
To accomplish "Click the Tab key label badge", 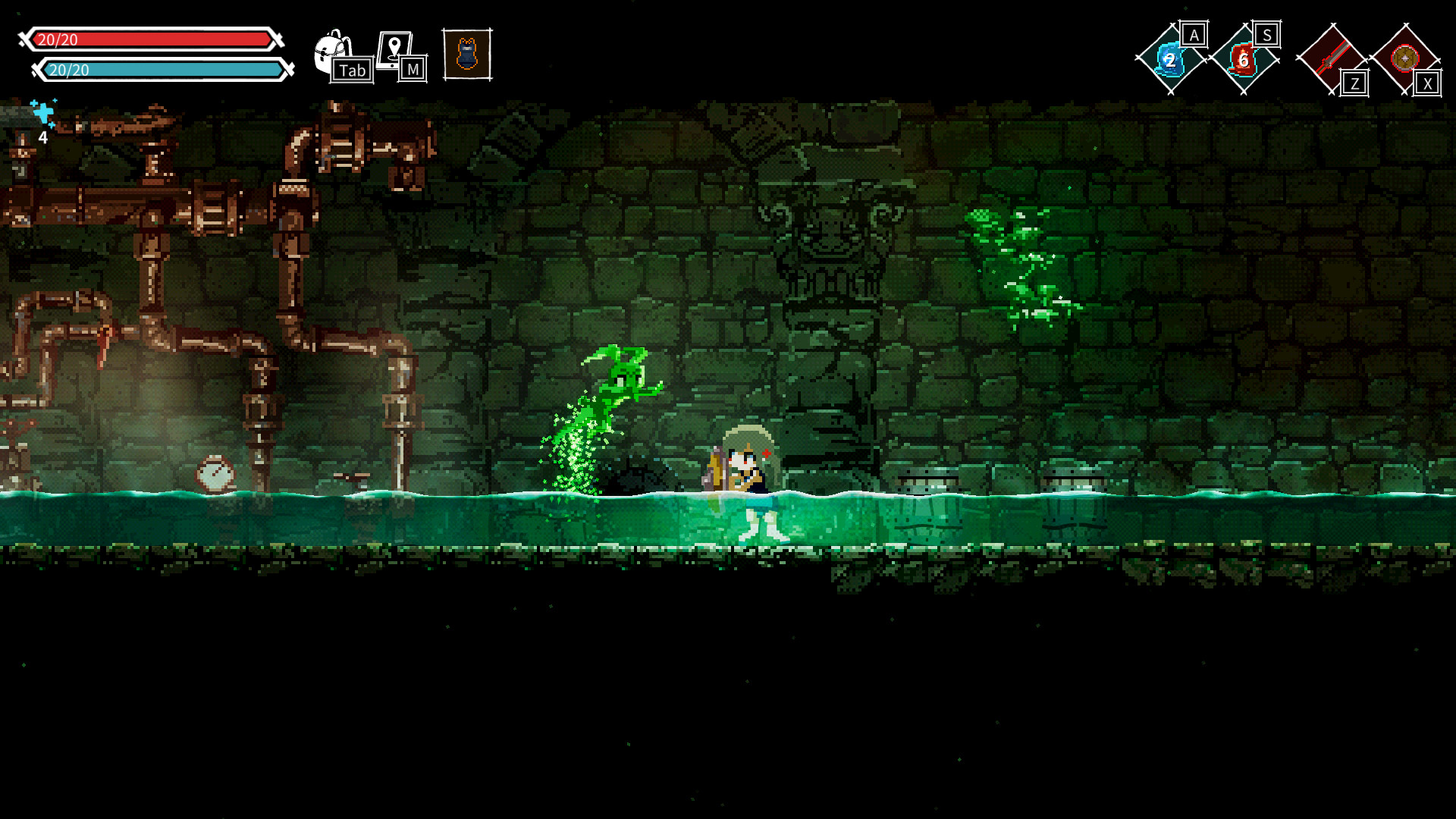I will [353, 71].
